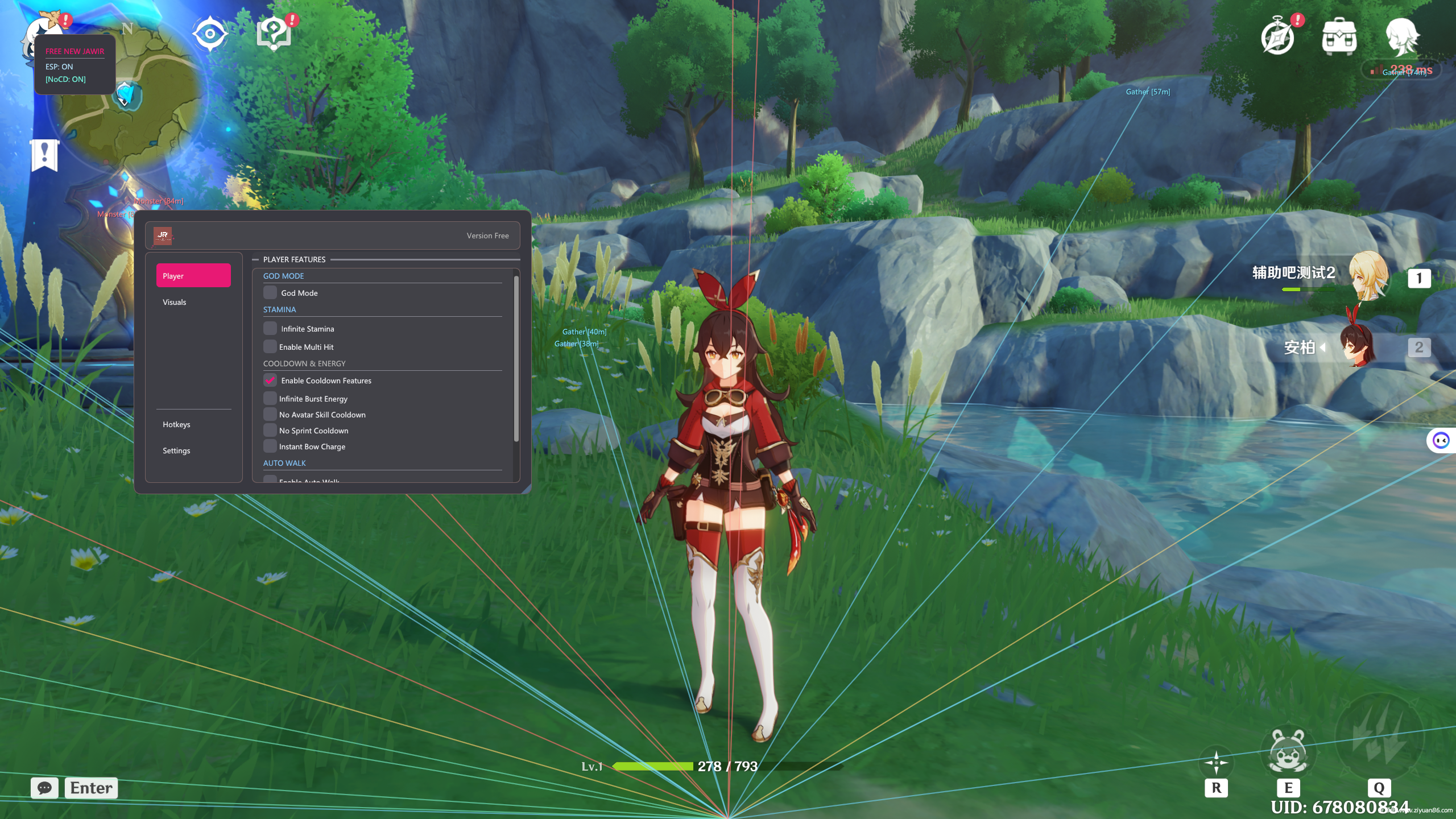Toggle No Avatar Skill Cooldown

[270, 415]
